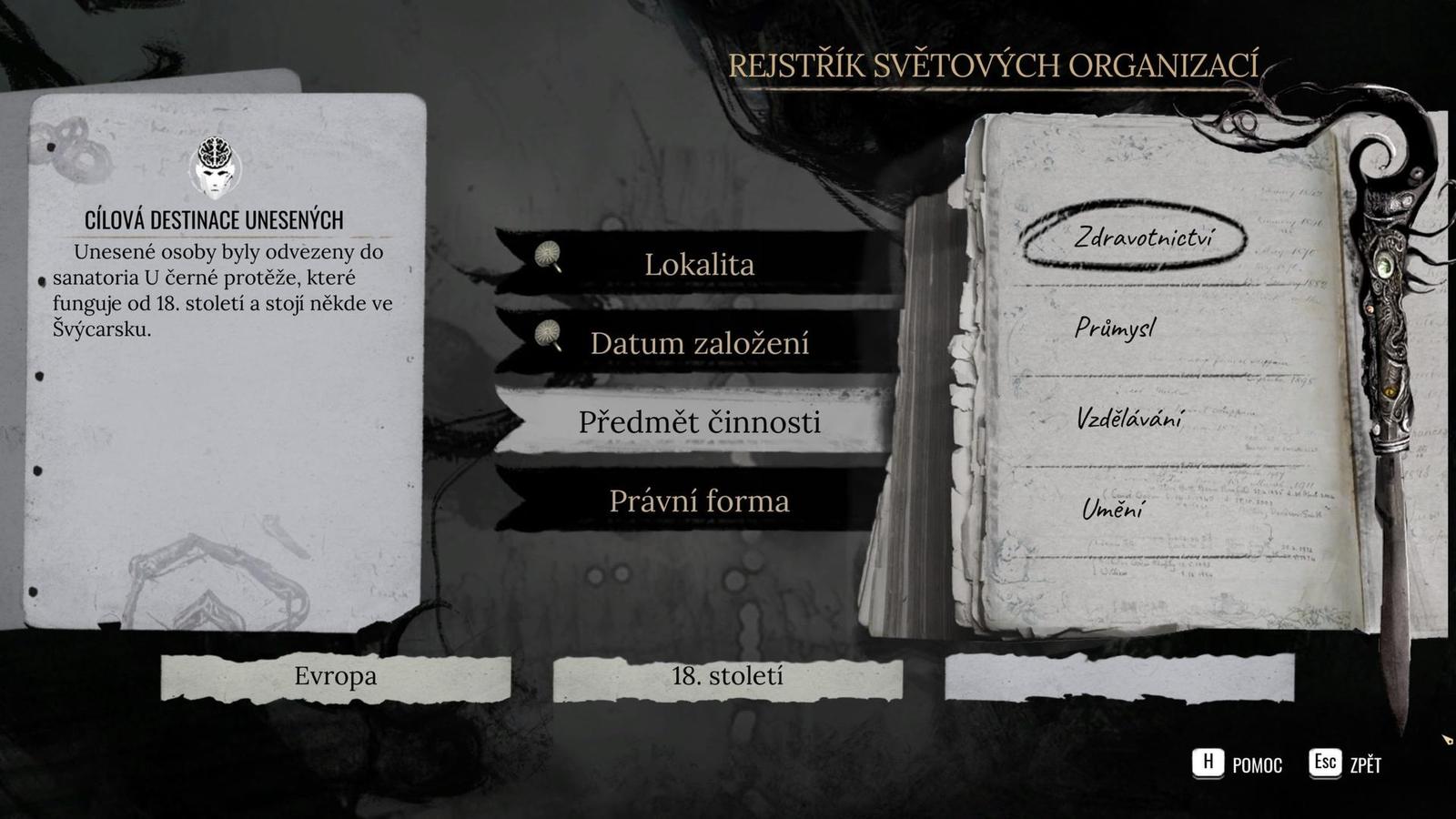Viewport: 1456px width, 819px height.
Task: Select Zdravotnictví on the registry page
Action: point(1145,235)
